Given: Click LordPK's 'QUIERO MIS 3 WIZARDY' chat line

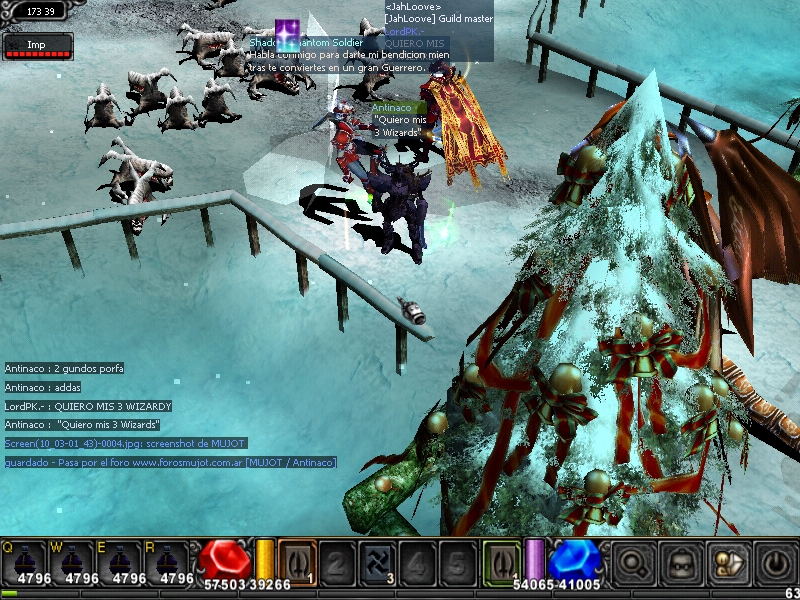Looking at the screenshot, I should pos(88,406).
